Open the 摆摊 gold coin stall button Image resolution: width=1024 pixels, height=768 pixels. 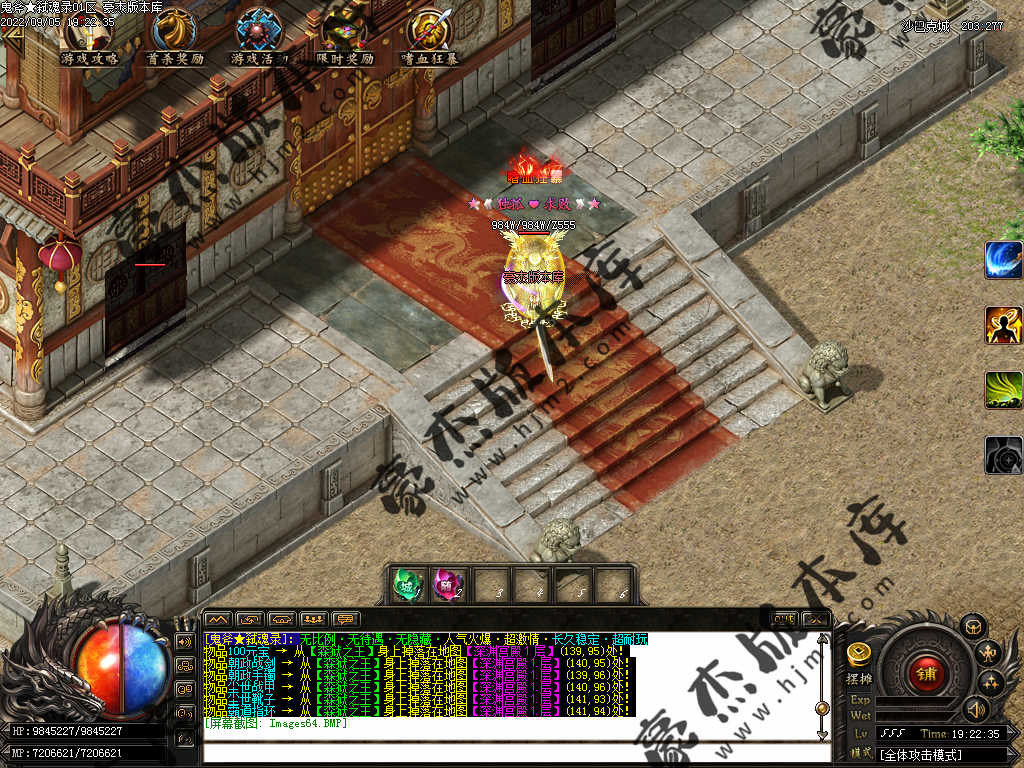[x=858, y=656]
